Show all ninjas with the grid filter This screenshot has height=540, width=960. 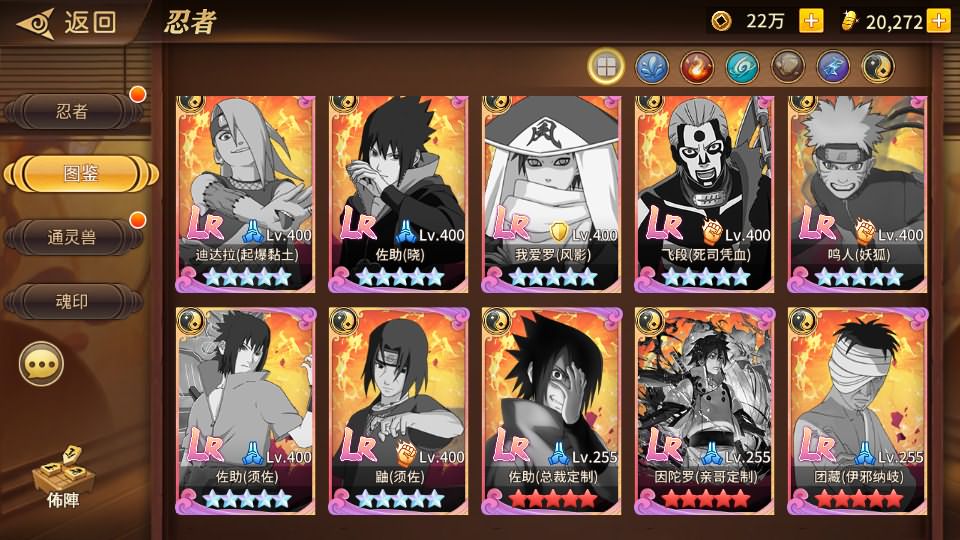click(606, 67)
